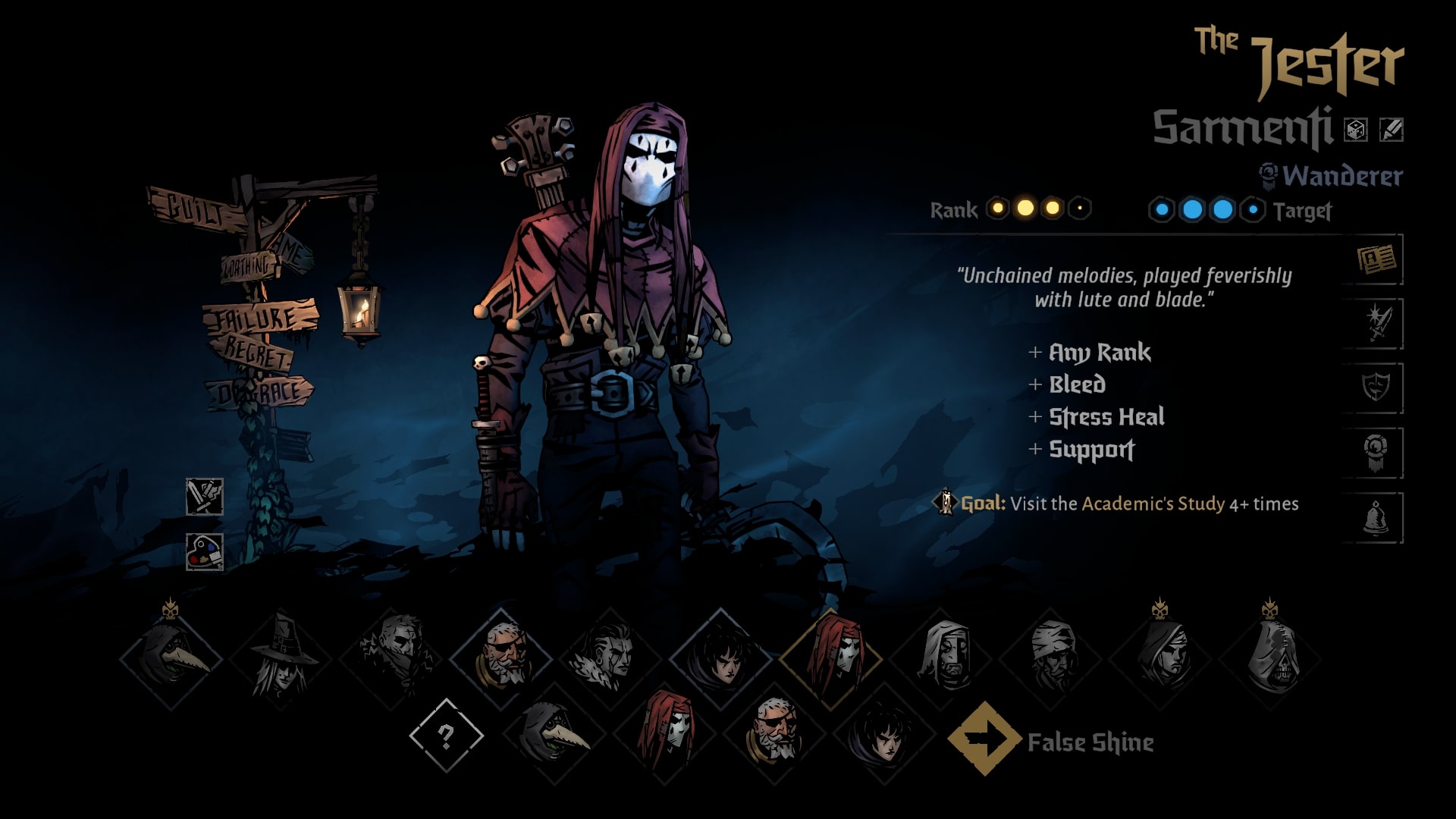1456x819 pixels.
Task: Click the random question mark party slot
Action: click(446, 736)
